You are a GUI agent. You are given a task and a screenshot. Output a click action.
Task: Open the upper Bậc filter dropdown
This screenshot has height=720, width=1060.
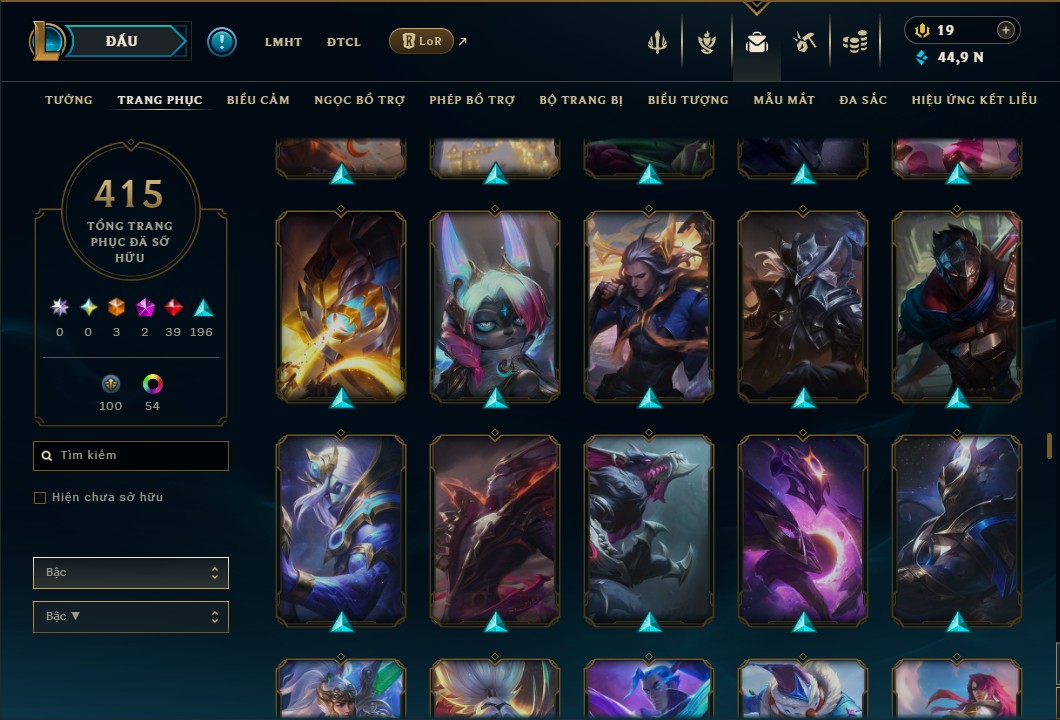(x=131, y=573)
